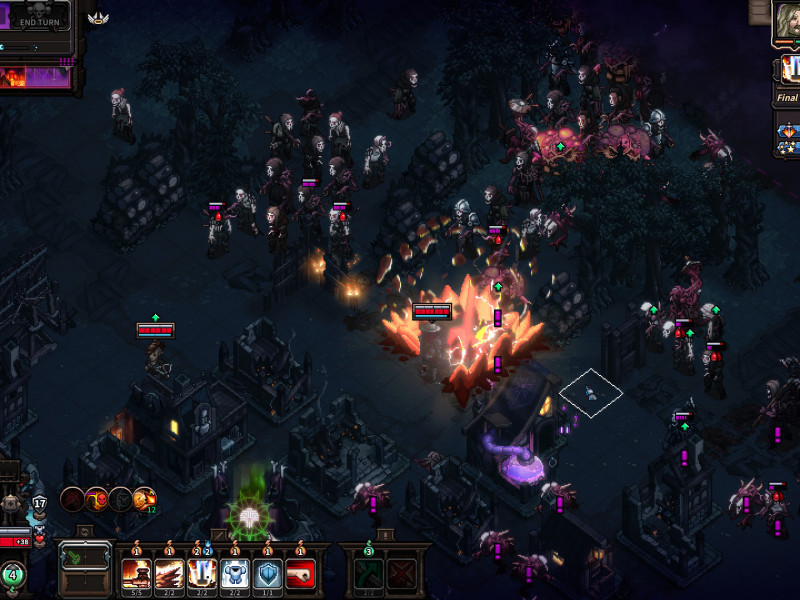Use the glowing sword skill

(202, 574)
